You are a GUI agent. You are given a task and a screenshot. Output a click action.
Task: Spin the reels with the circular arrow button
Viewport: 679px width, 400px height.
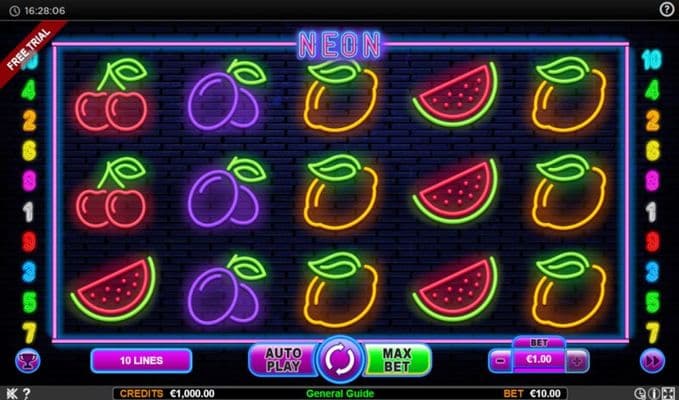(x=339, y=359)
